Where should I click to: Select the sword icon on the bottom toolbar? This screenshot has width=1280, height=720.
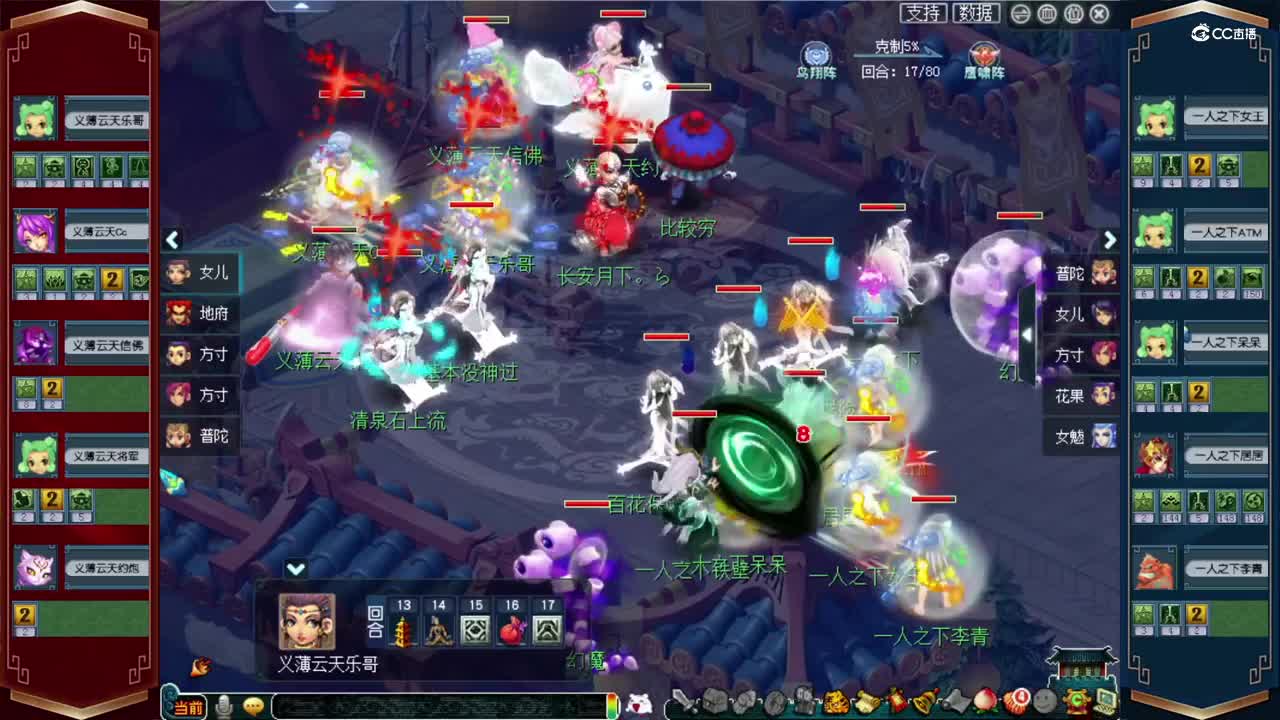click(686, 700)
